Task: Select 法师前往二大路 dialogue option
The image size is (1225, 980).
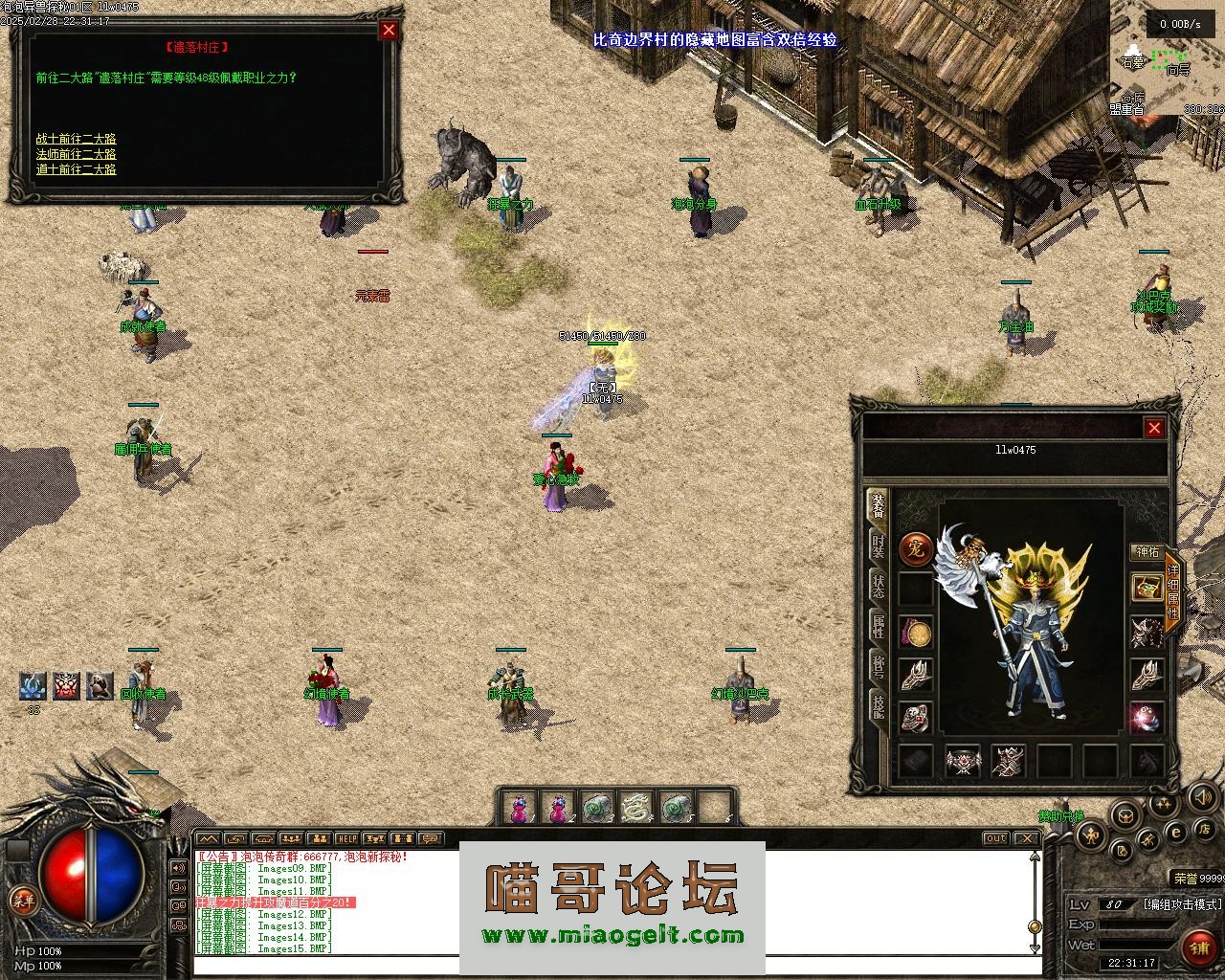Action: [x=77, y=154]
